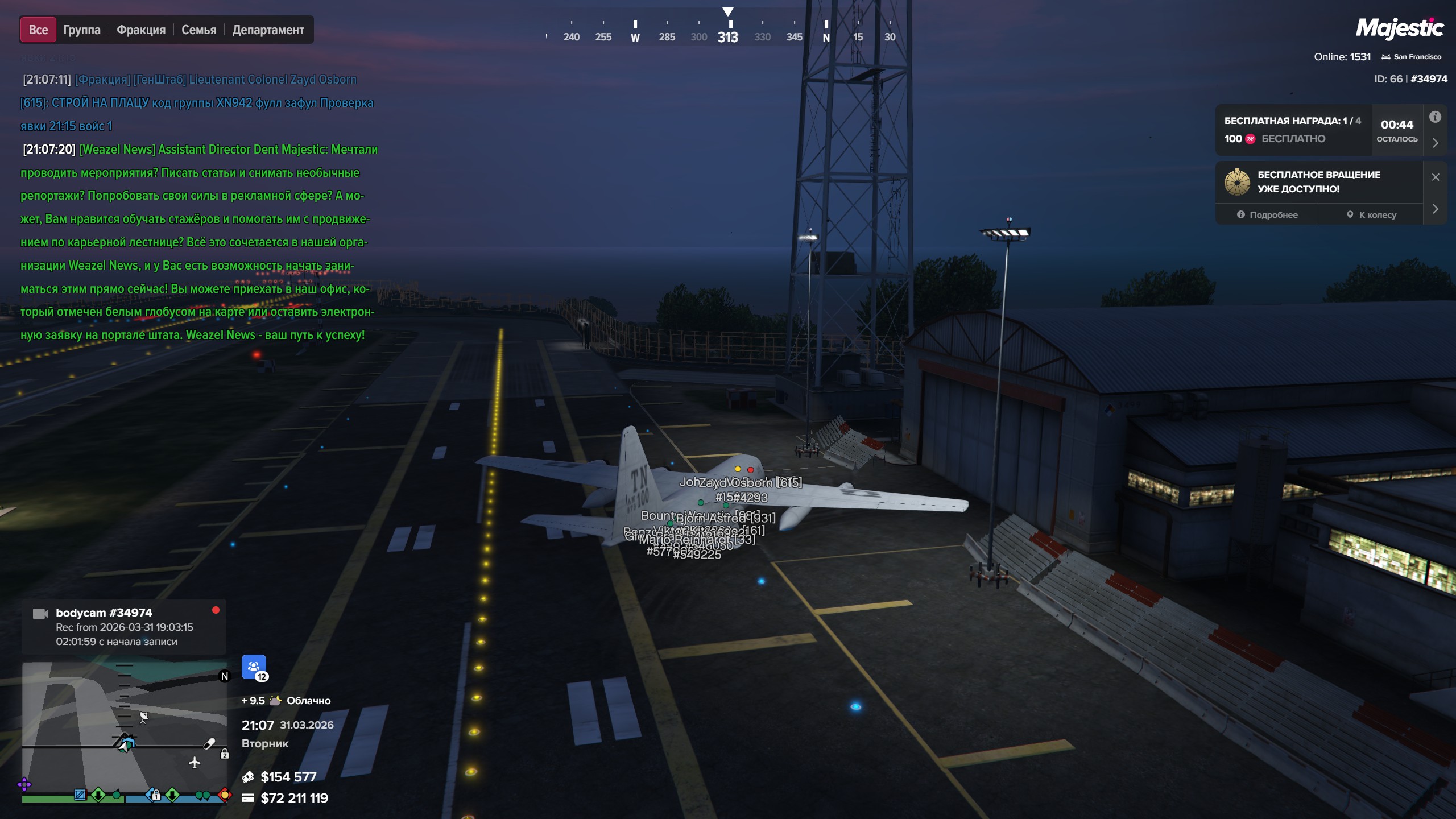Open the Группа chat tab
Image resolution: width=1456 pixels, height=819 pixels.
[x=81, y=30]
